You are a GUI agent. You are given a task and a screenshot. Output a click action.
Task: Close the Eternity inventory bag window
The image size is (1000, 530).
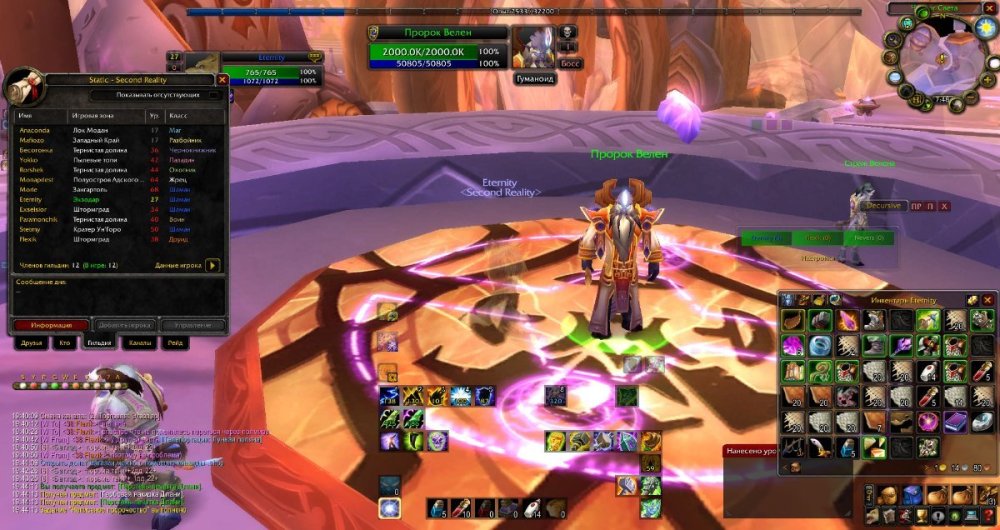[988, 299]
